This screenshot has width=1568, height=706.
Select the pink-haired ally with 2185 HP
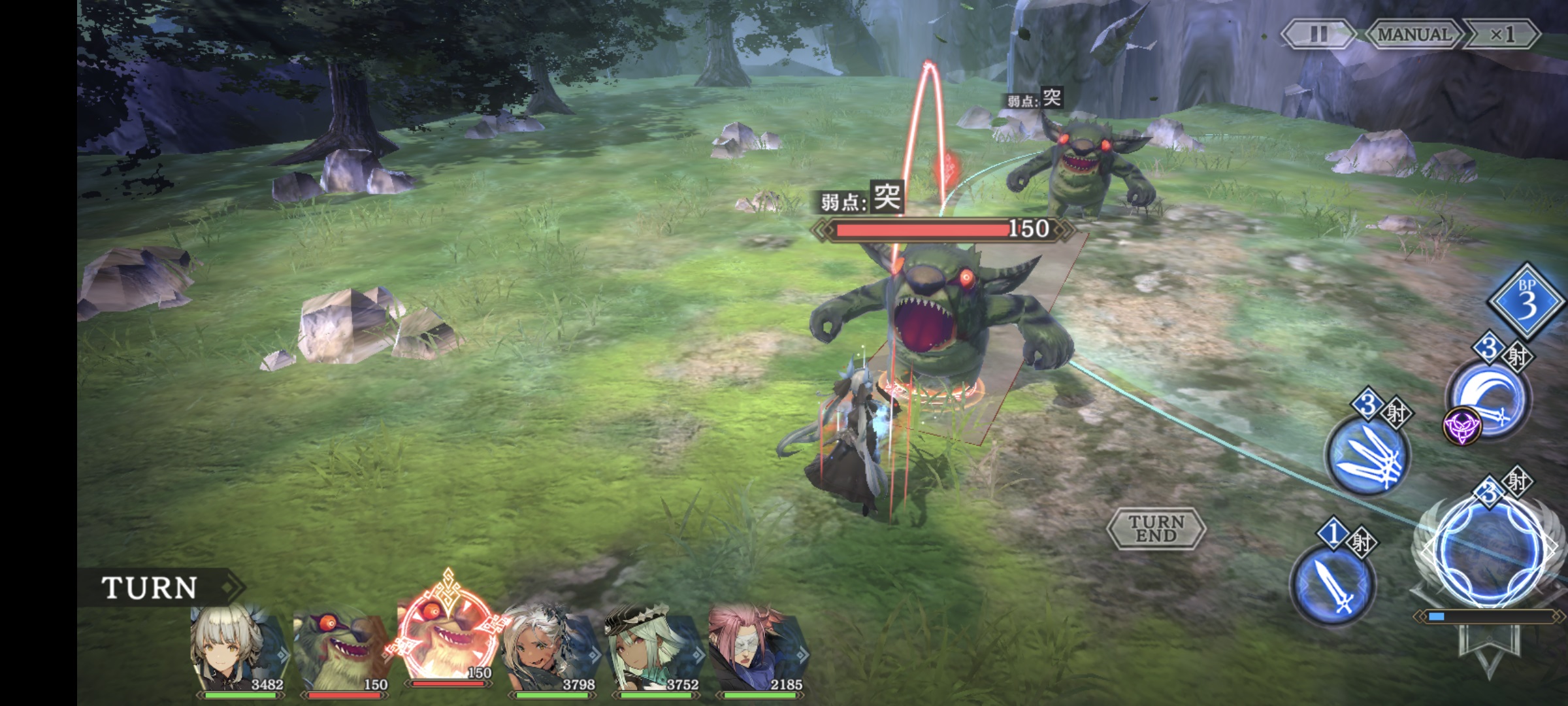[x=758, y=650]
